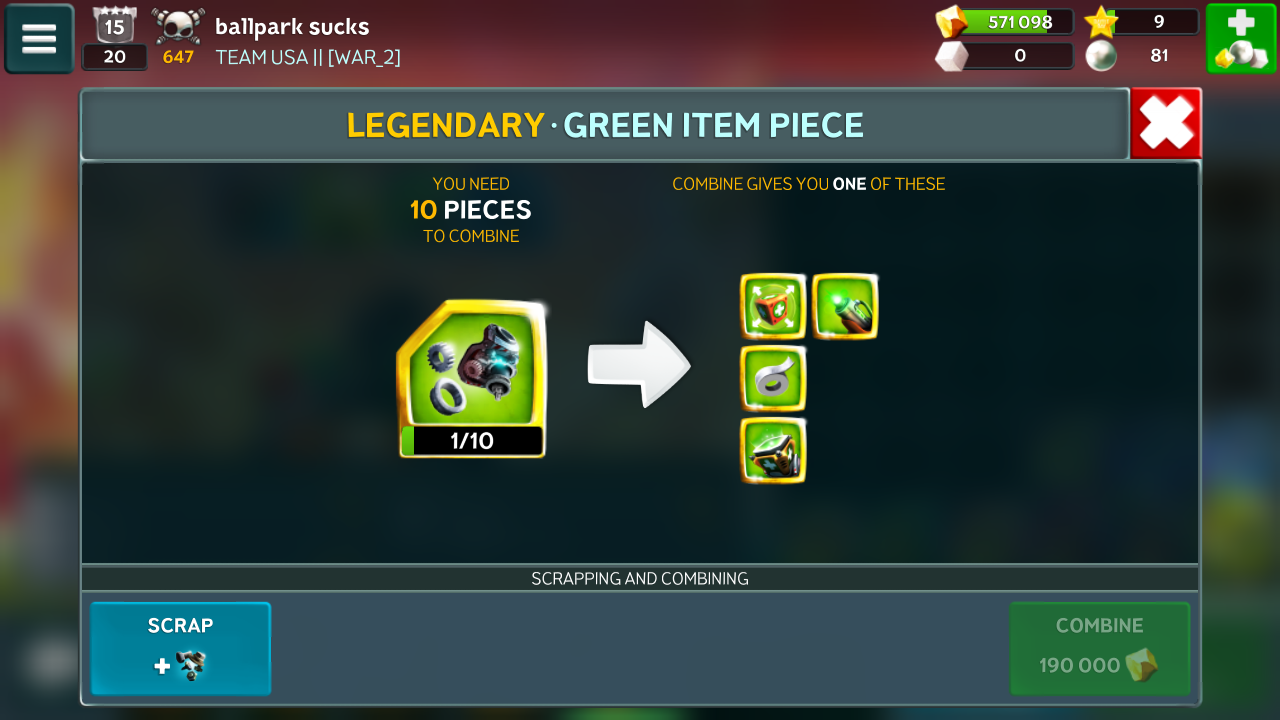Select the gears item piece tile

[x=472, y=378]
